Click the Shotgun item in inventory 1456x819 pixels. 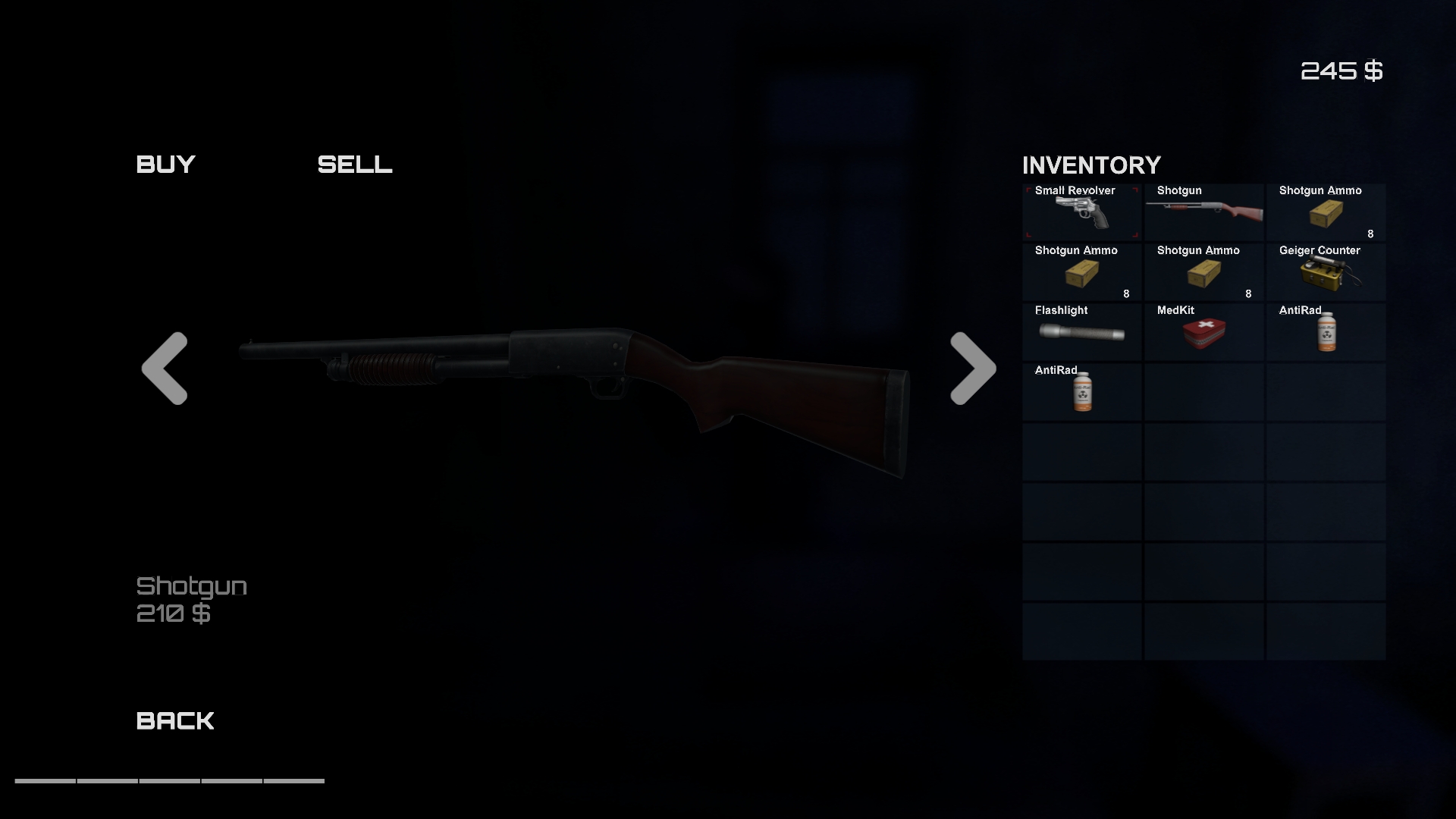click(x=1204, y=212)
